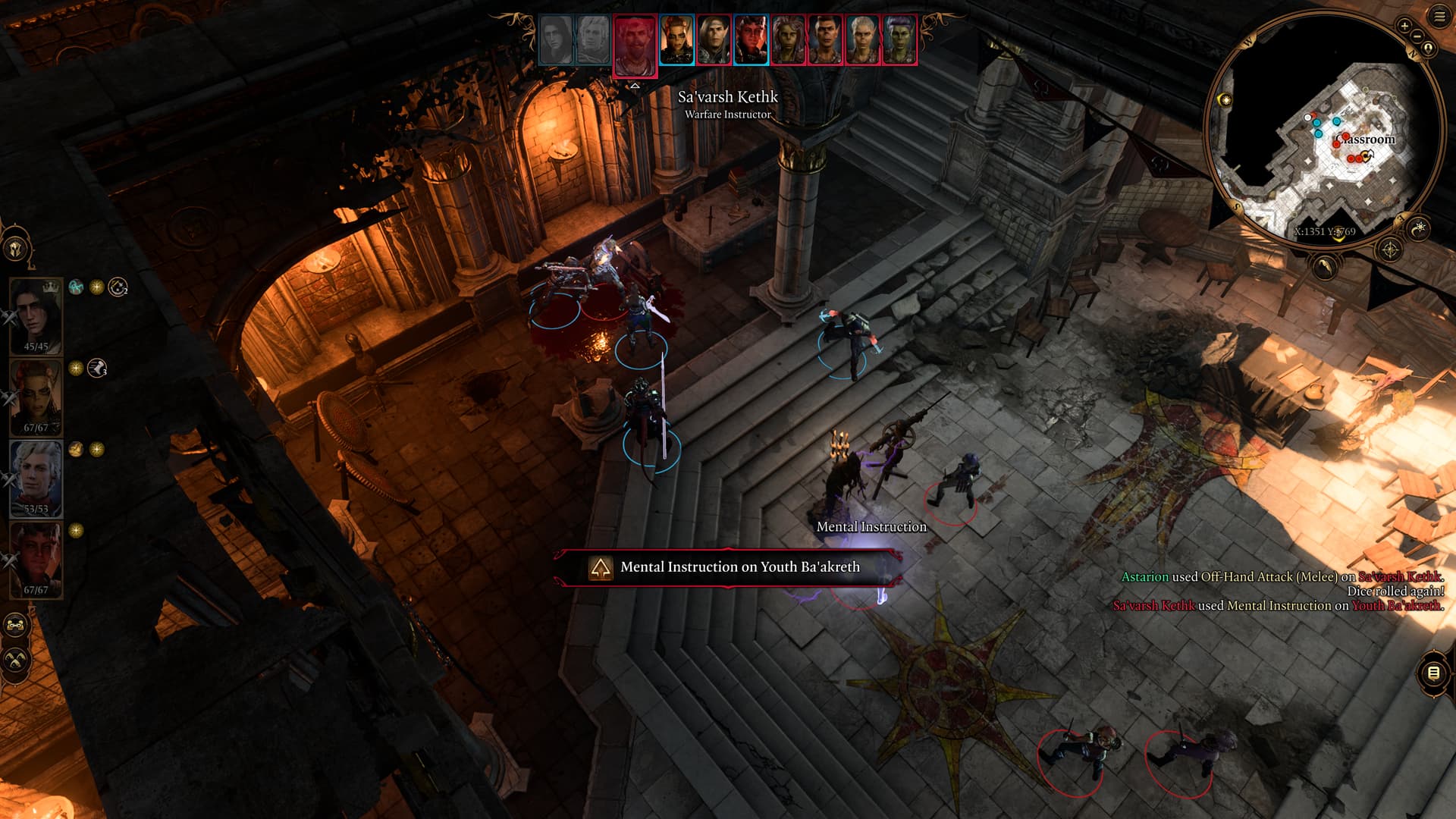Select the purple-haired githyanki in turn order
This screenshot has width=1456, height=819.
pos(899,39)
